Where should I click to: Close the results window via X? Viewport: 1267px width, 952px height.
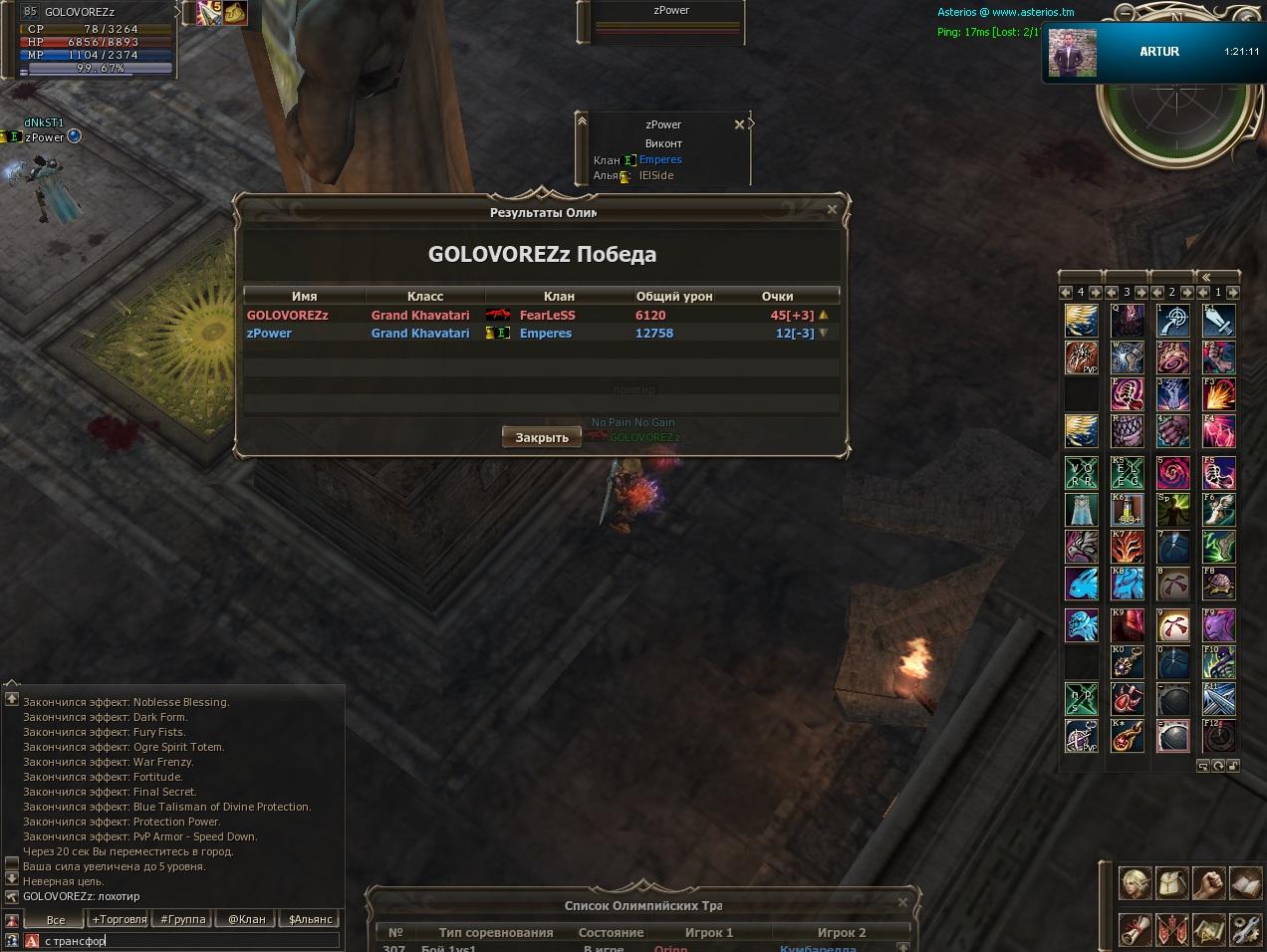(832, 209)
